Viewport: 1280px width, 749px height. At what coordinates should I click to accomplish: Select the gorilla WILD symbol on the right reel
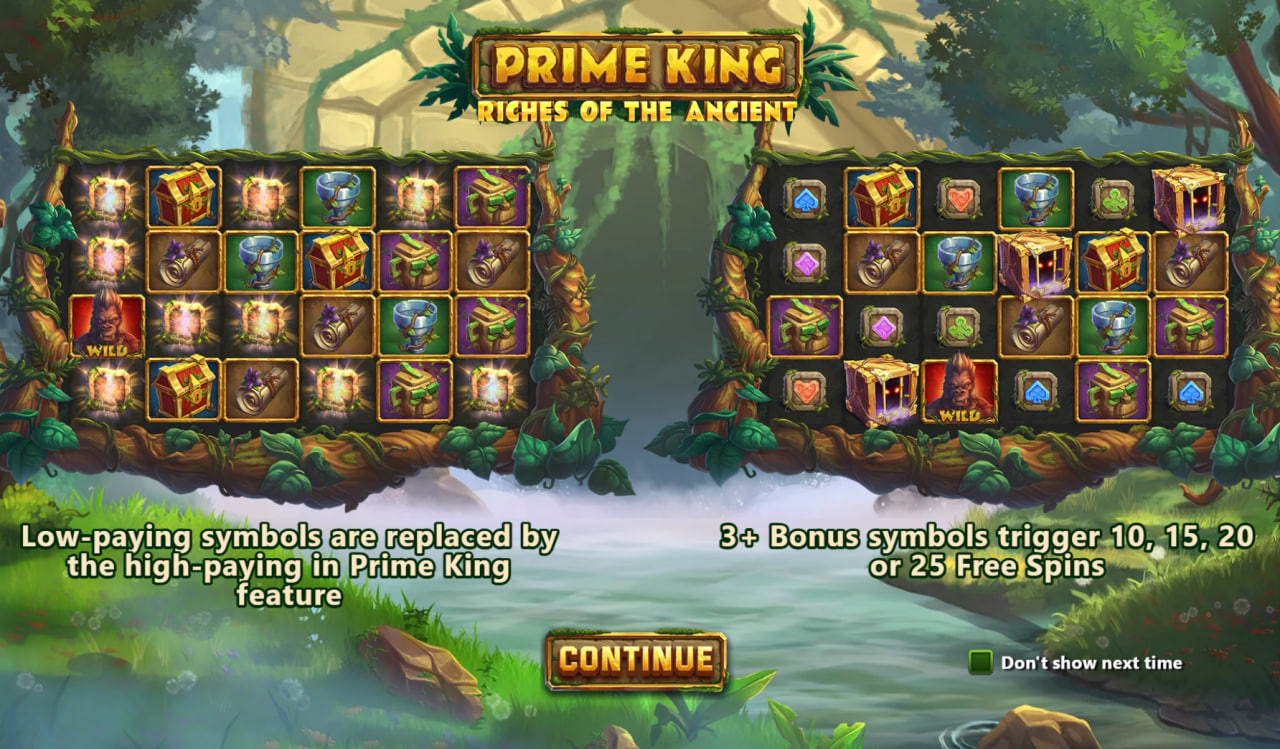(x=961, y=390)
